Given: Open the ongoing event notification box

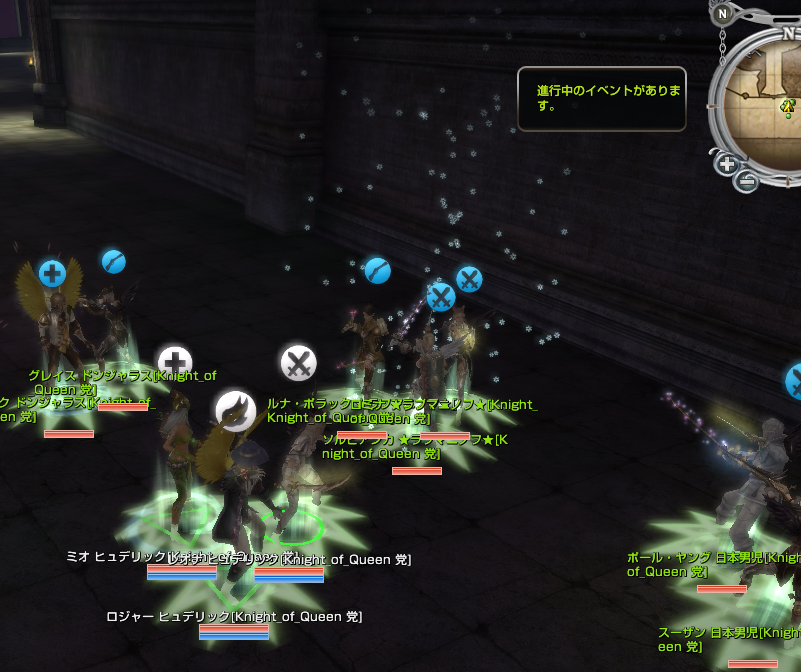Looking at the screenshot, I should 601,98.
